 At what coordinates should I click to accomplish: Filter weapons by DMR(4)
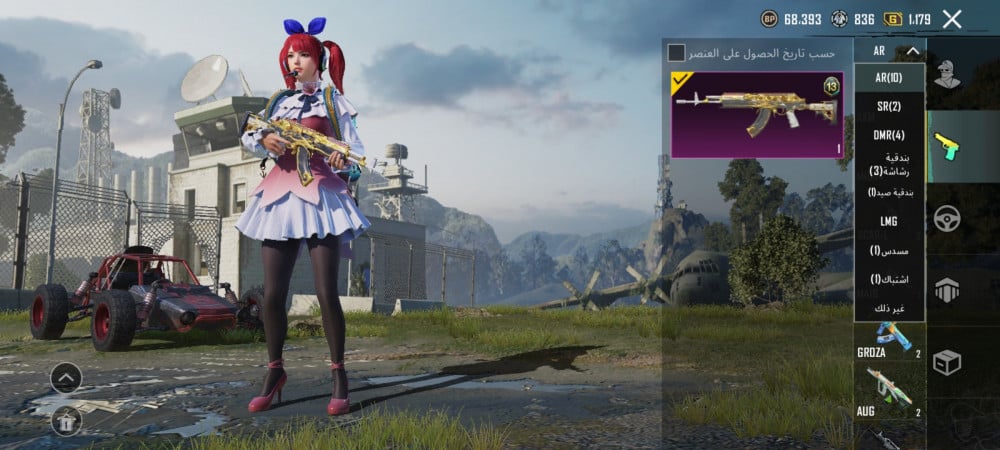(x=889, y=135)
